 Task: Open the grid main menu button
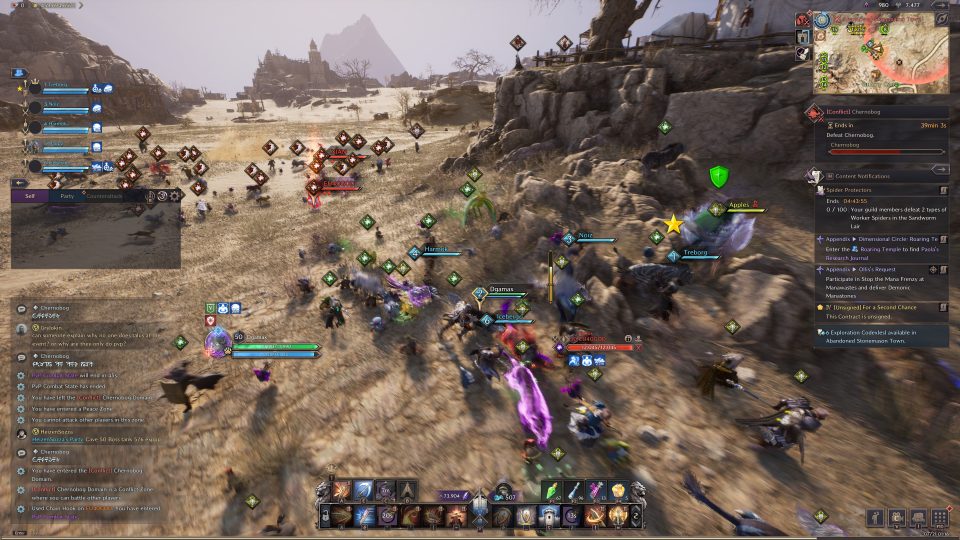(939, 517)
